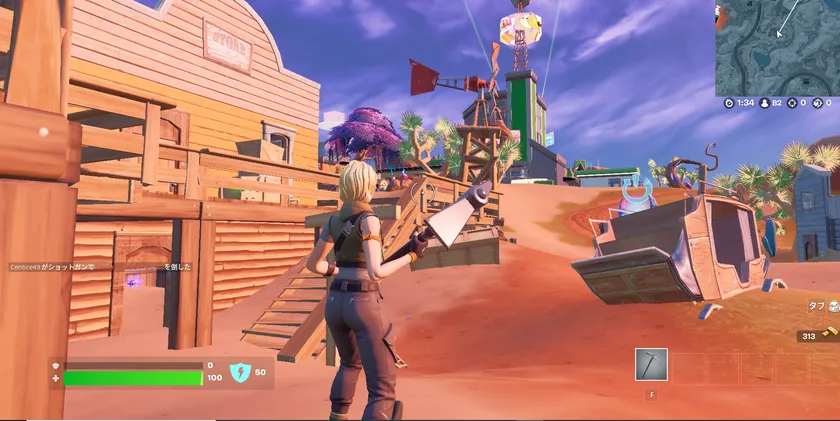840x421 pixels.
Task: Click the blue shield icon
Action: point(240,373)
